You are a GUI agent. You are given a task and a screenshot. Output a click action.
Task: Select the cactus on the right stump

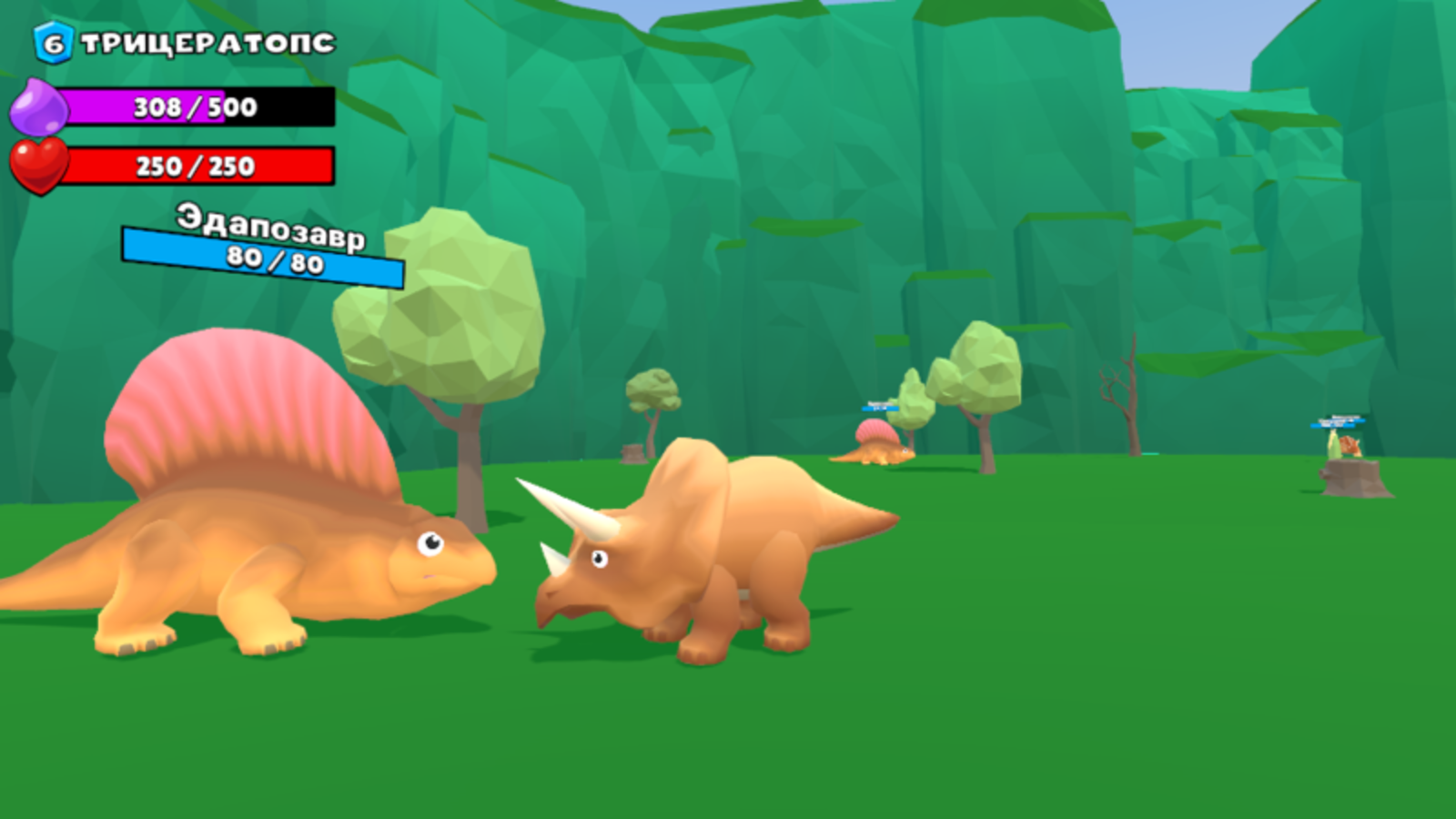pyautogui.click(x=1335, y=446)
